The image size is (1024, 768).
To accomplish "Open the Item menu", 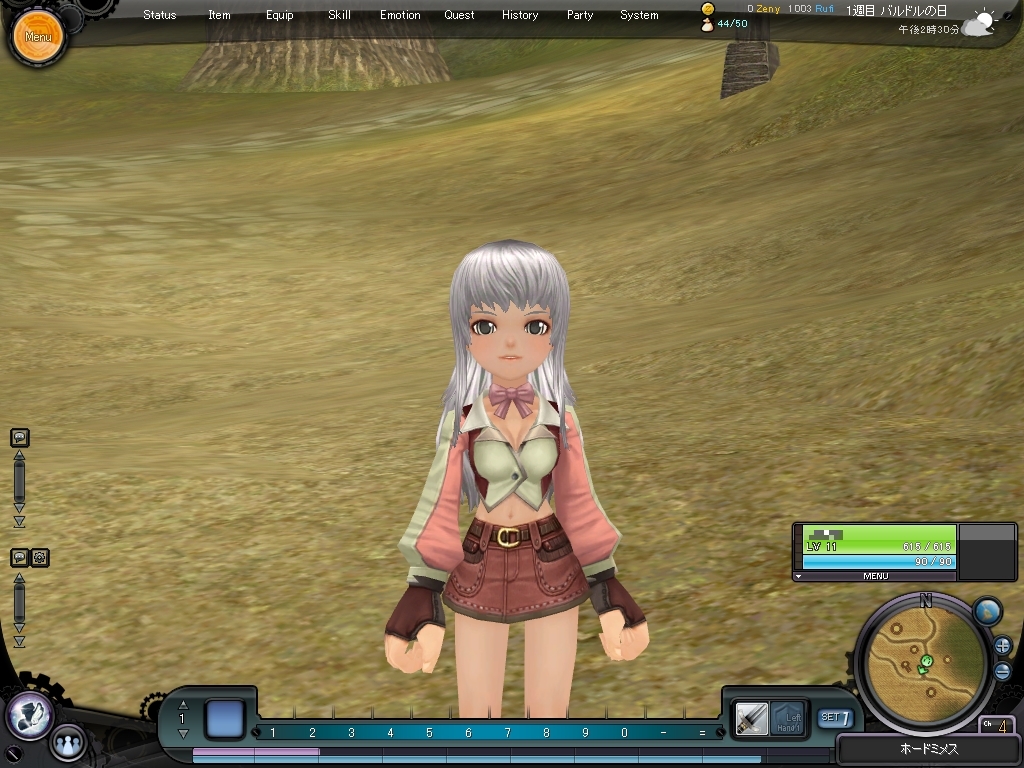I will (x=219, y=15).
